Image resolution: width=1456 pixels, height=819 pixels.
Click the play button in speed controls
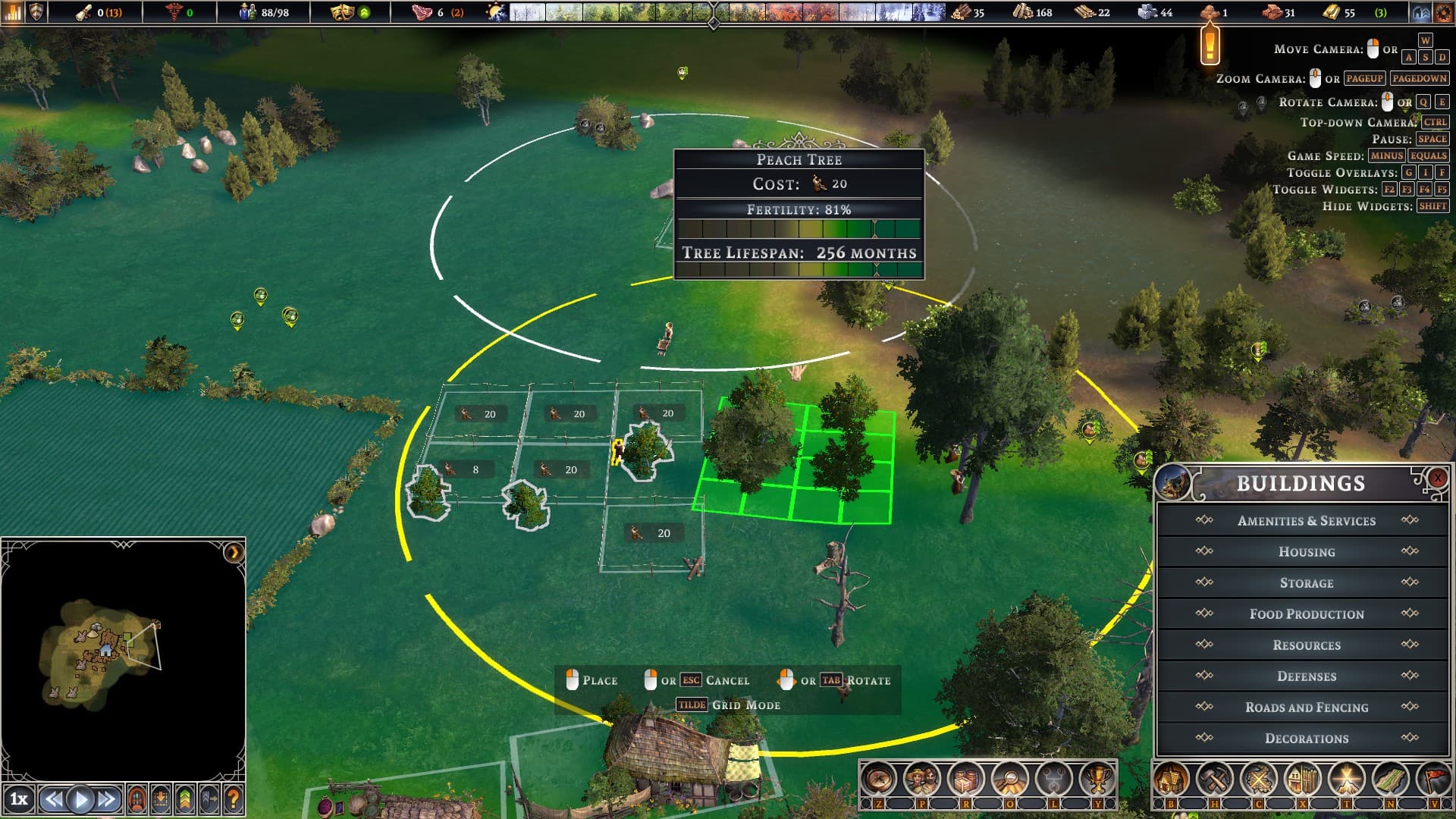tap(80, 799)
